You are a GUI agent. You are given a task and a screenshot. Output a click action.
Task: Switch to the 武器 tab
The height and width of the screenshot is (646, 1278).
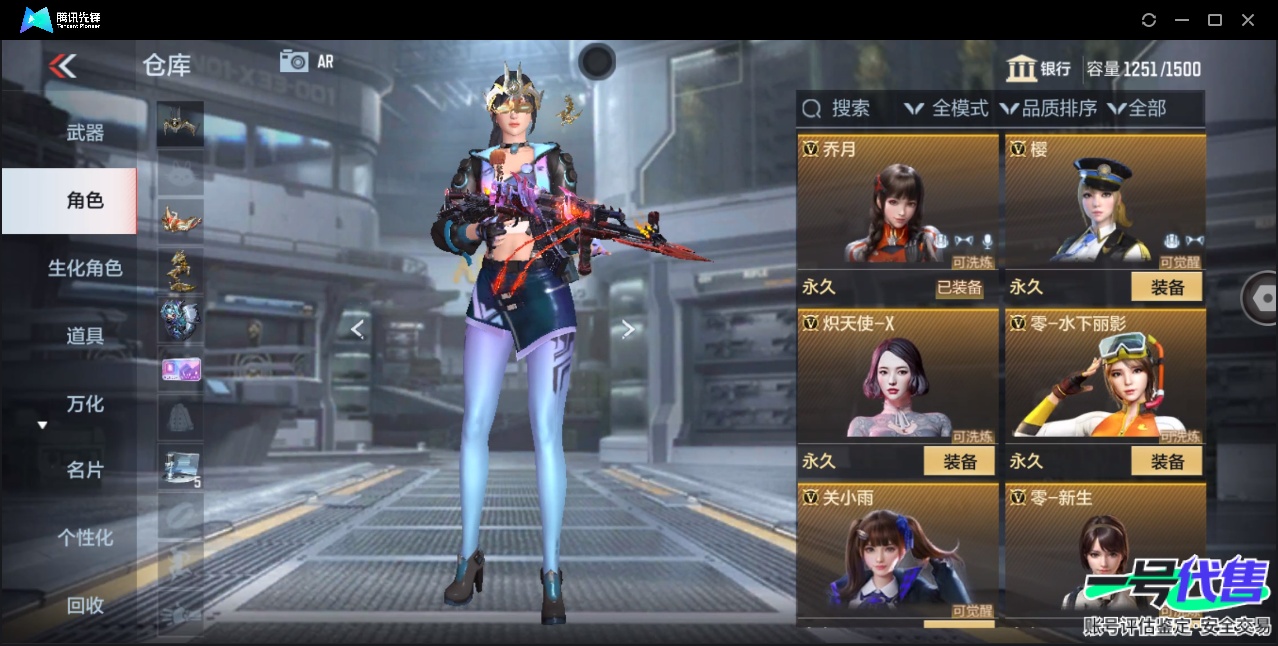(85, 133)
